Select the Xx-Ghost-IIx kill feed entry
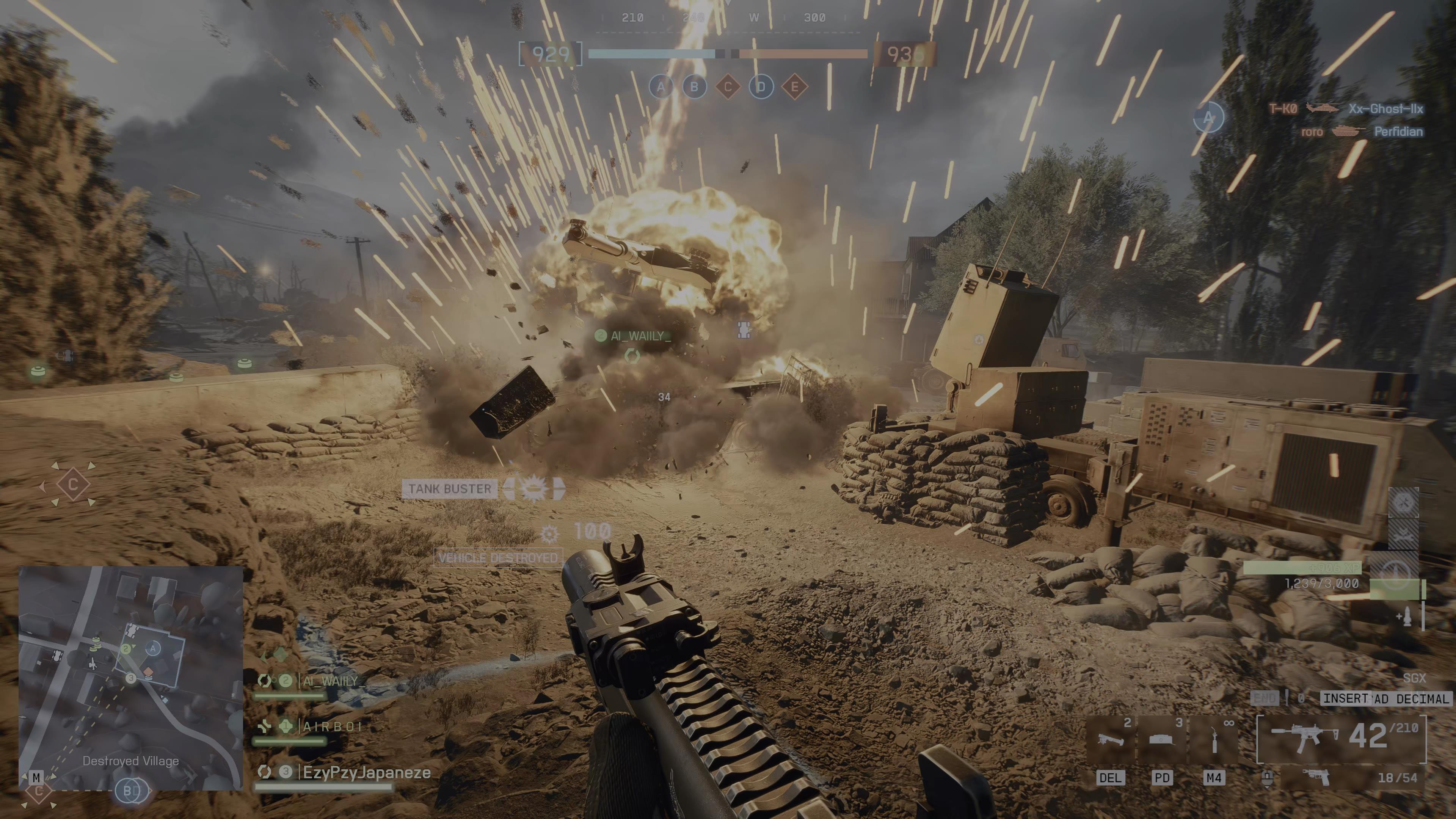This screenshot has width=1456, height=819. [1385, 108]
